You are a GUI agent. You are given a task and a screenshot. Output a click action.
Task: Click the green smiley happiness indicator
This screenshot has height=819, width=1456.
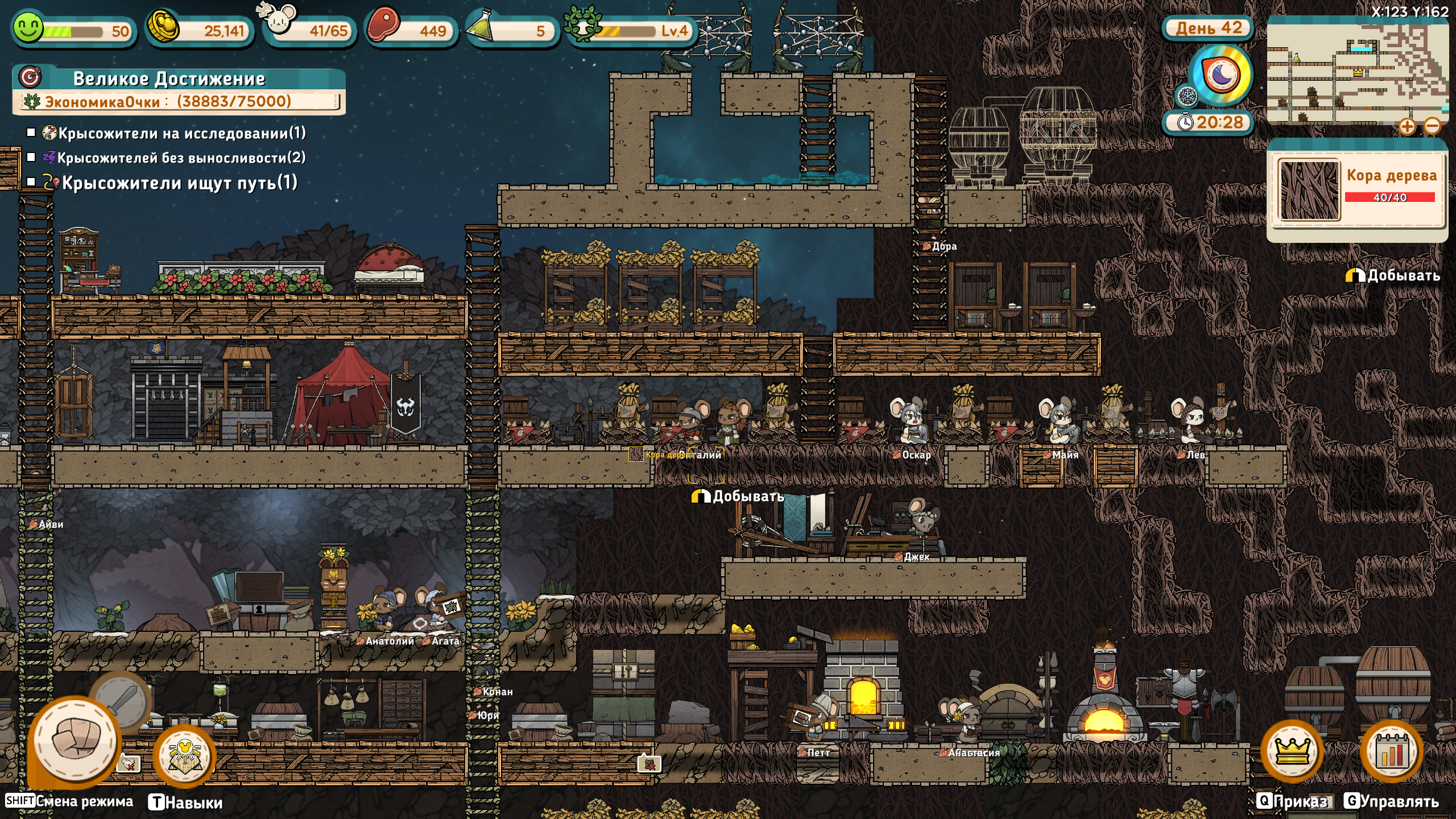tap(28, 27)
